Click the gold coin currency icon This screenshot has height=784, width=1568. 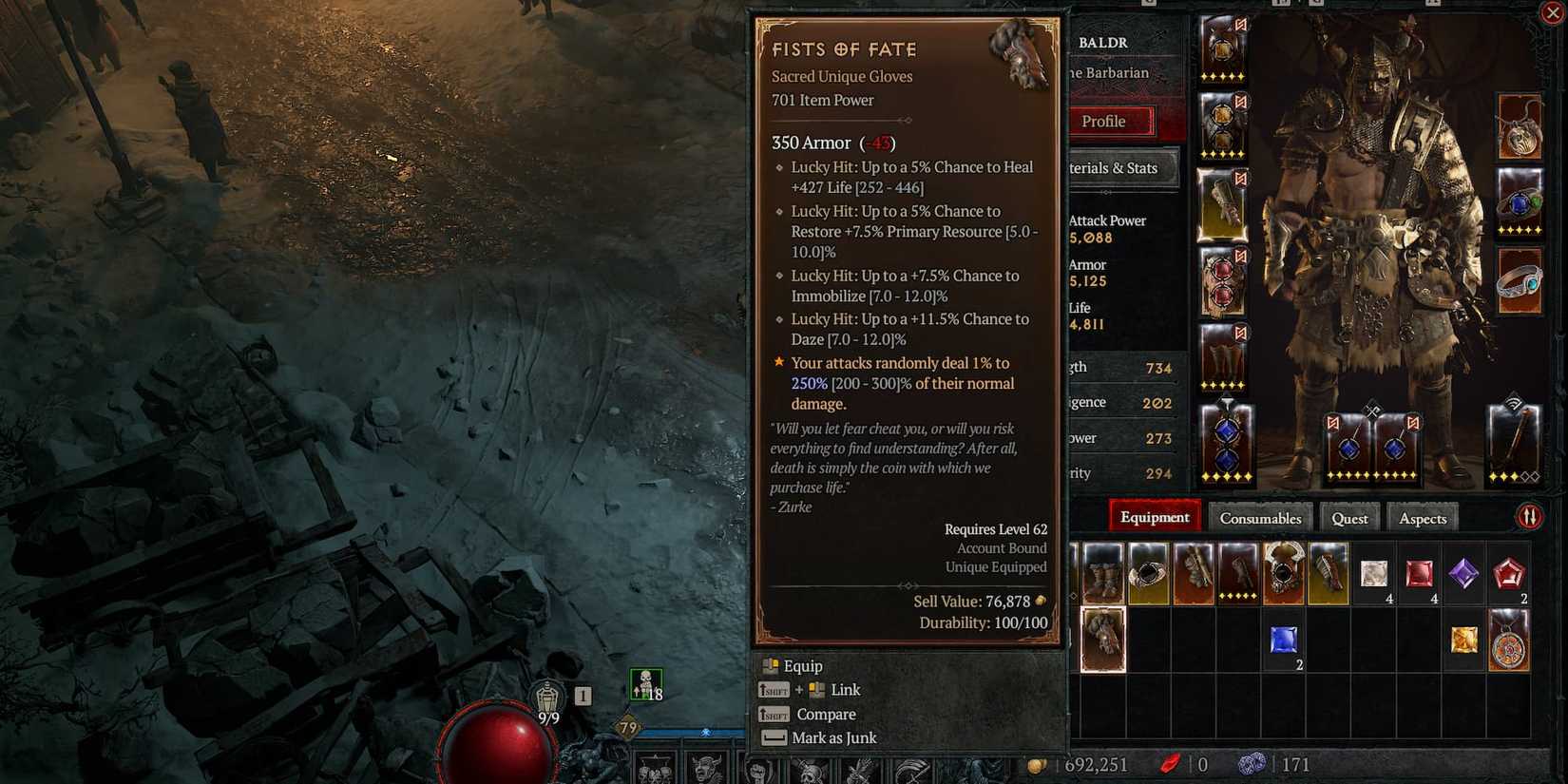click(1036, 764)
